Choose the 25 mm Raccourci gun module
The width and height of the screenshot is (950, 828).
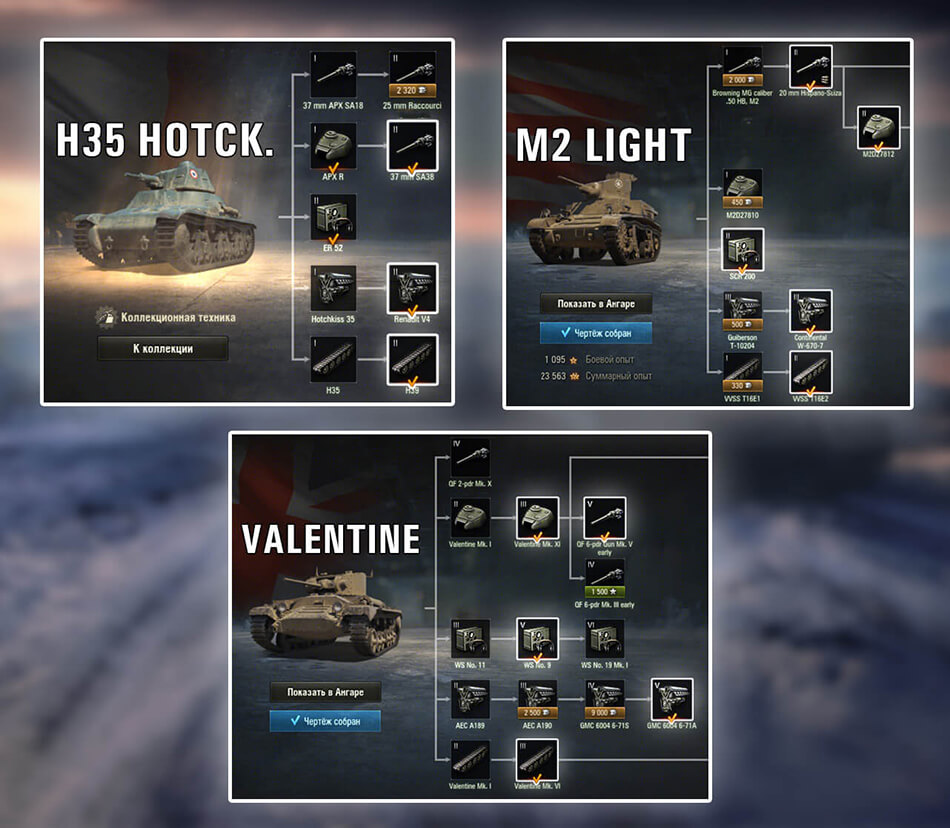tap(412, 74)
